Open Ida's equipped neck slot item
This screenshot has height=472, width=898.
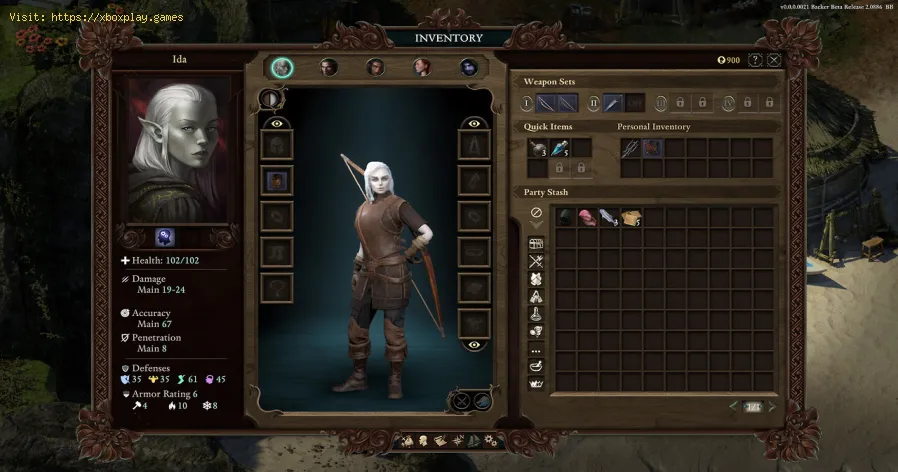276,181
